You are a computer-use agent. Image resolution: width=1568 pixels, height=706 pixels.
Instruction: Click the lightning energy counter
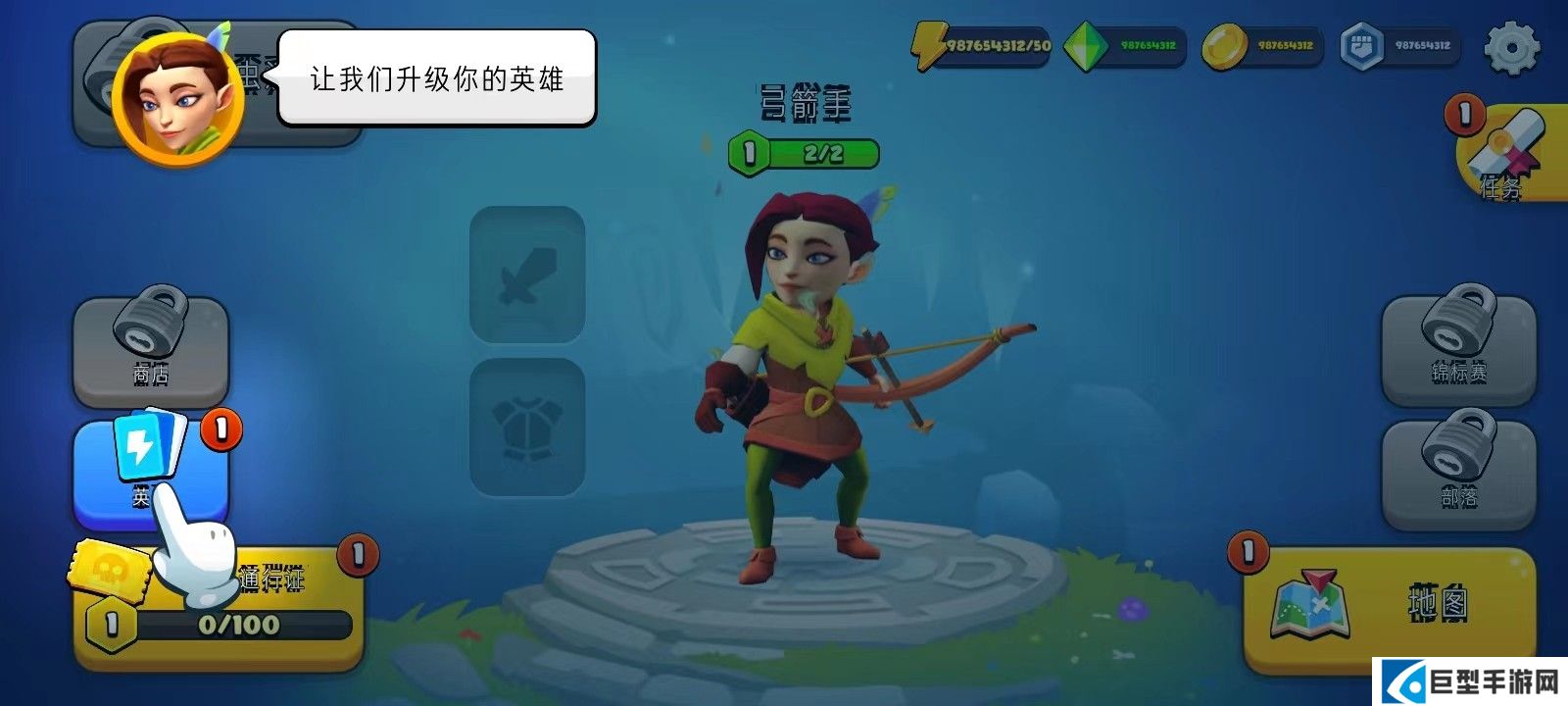coord(982,45)
